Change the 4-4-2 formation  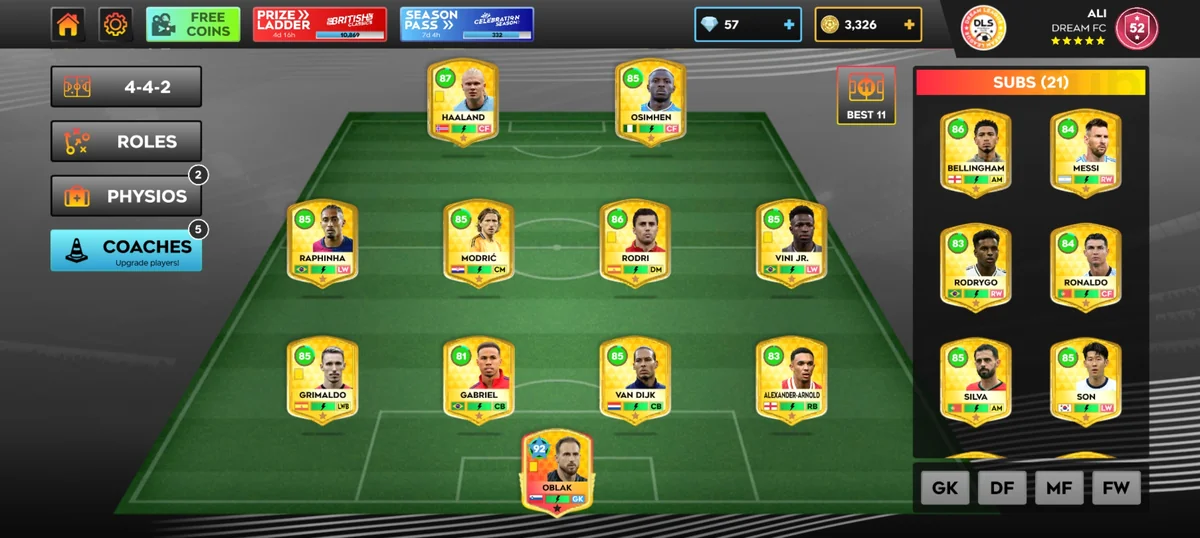127,87
